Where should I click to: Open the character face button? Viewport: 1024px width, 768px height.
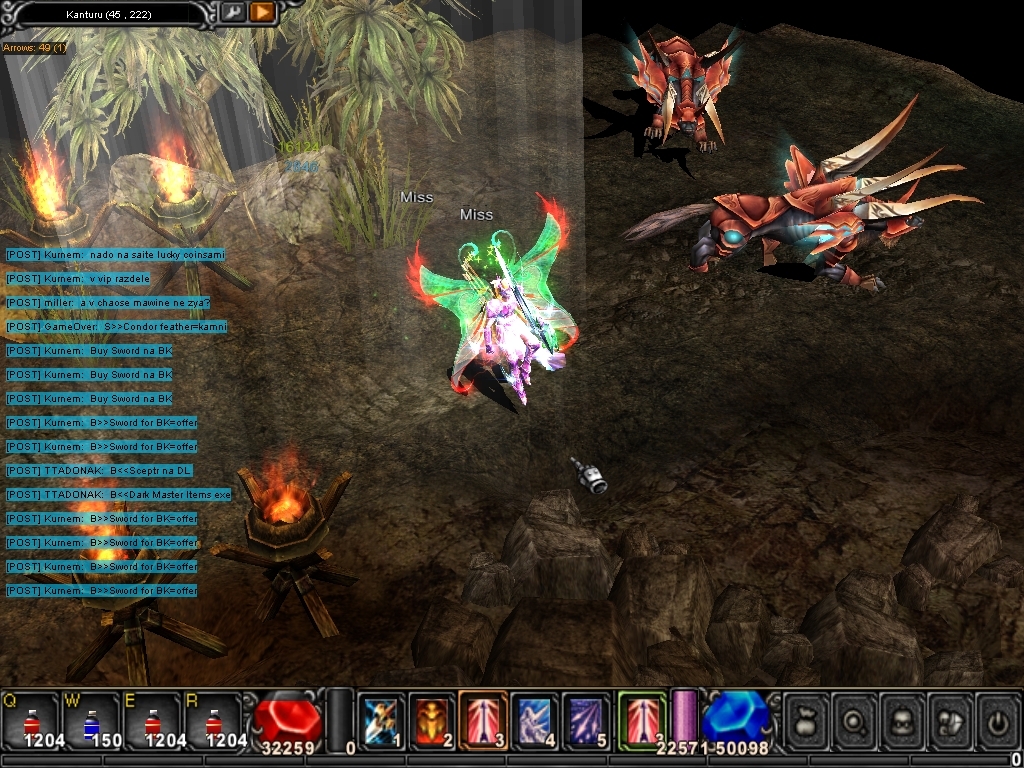click(903, 718)
